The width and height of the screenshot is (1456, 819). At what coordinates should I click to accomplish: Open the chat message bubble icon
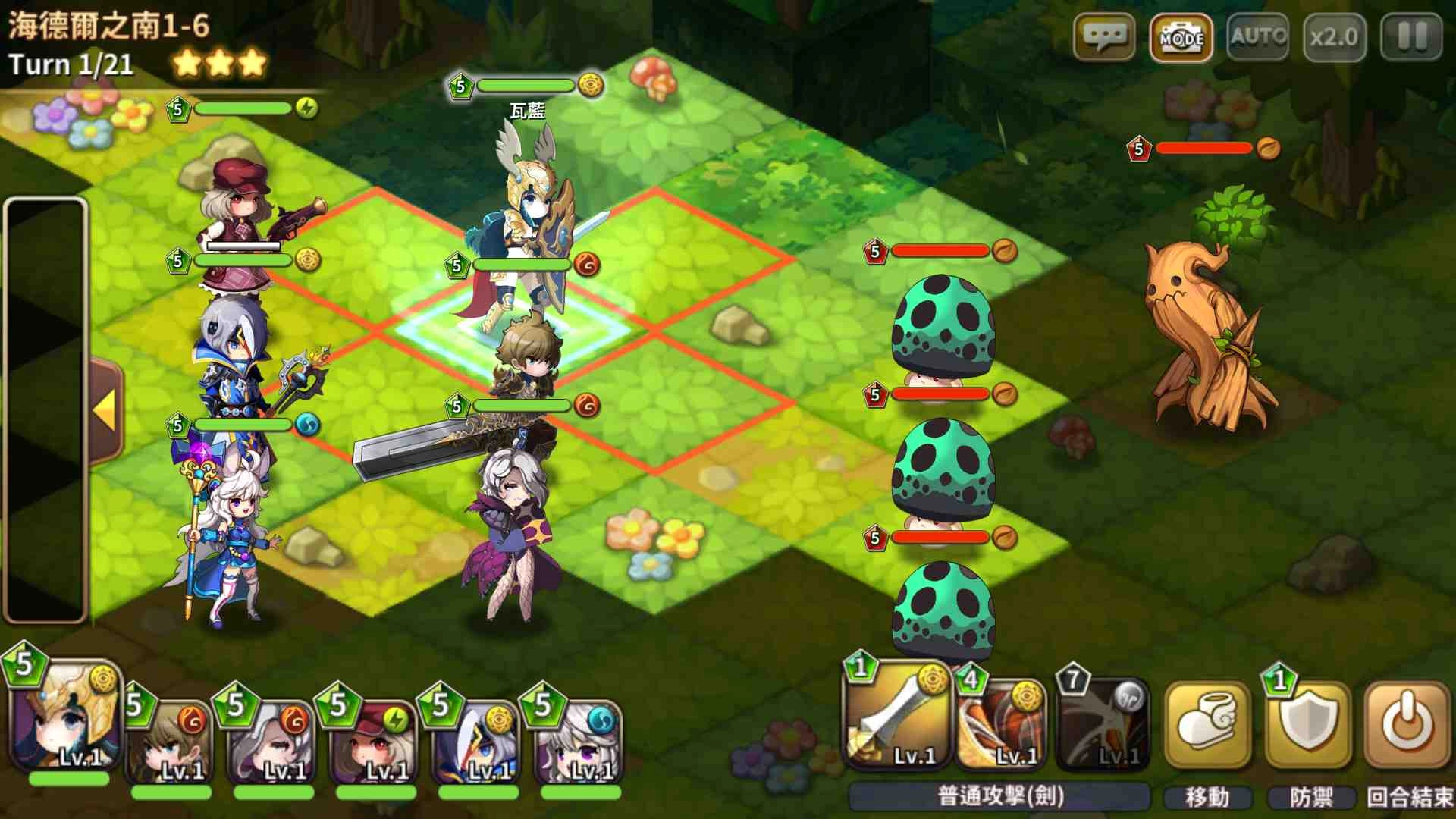click(x=1106, y=36)
